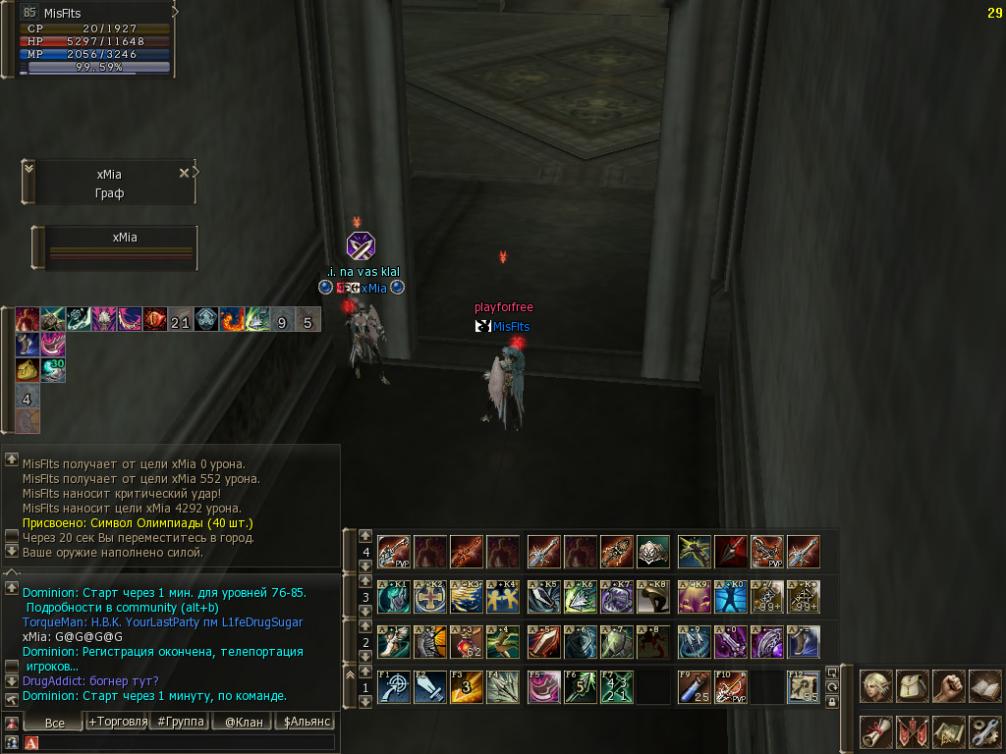Open the quest scroll icon

click(876, 731)
